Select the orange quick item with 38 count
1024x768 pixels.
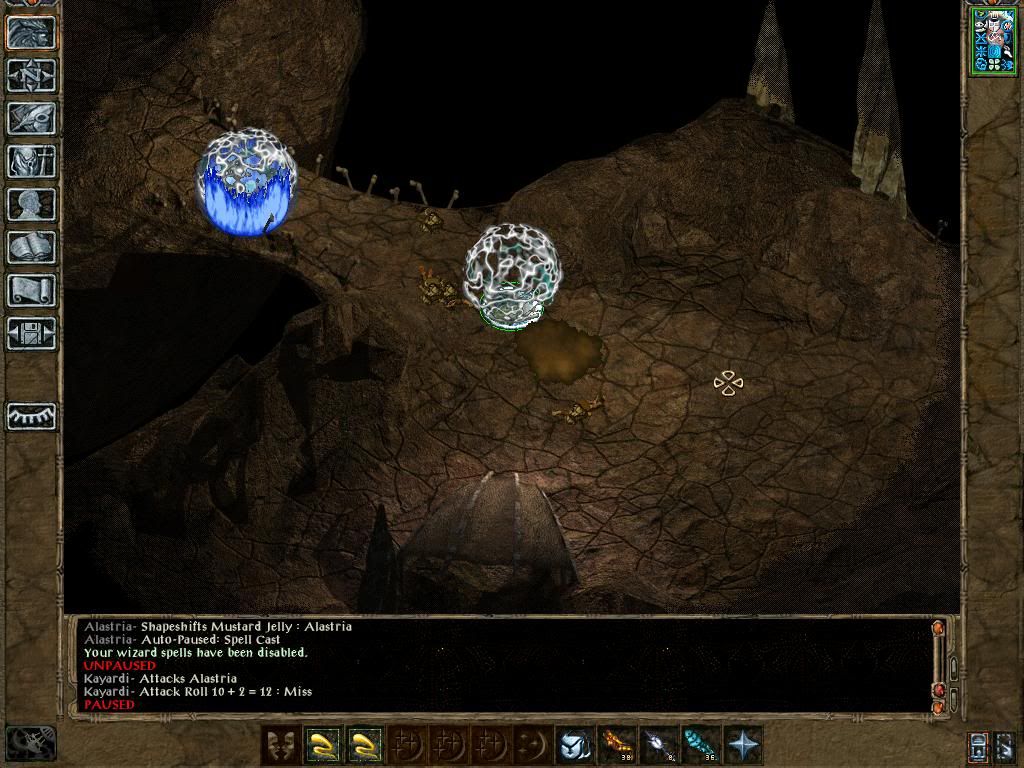point(615,745)
